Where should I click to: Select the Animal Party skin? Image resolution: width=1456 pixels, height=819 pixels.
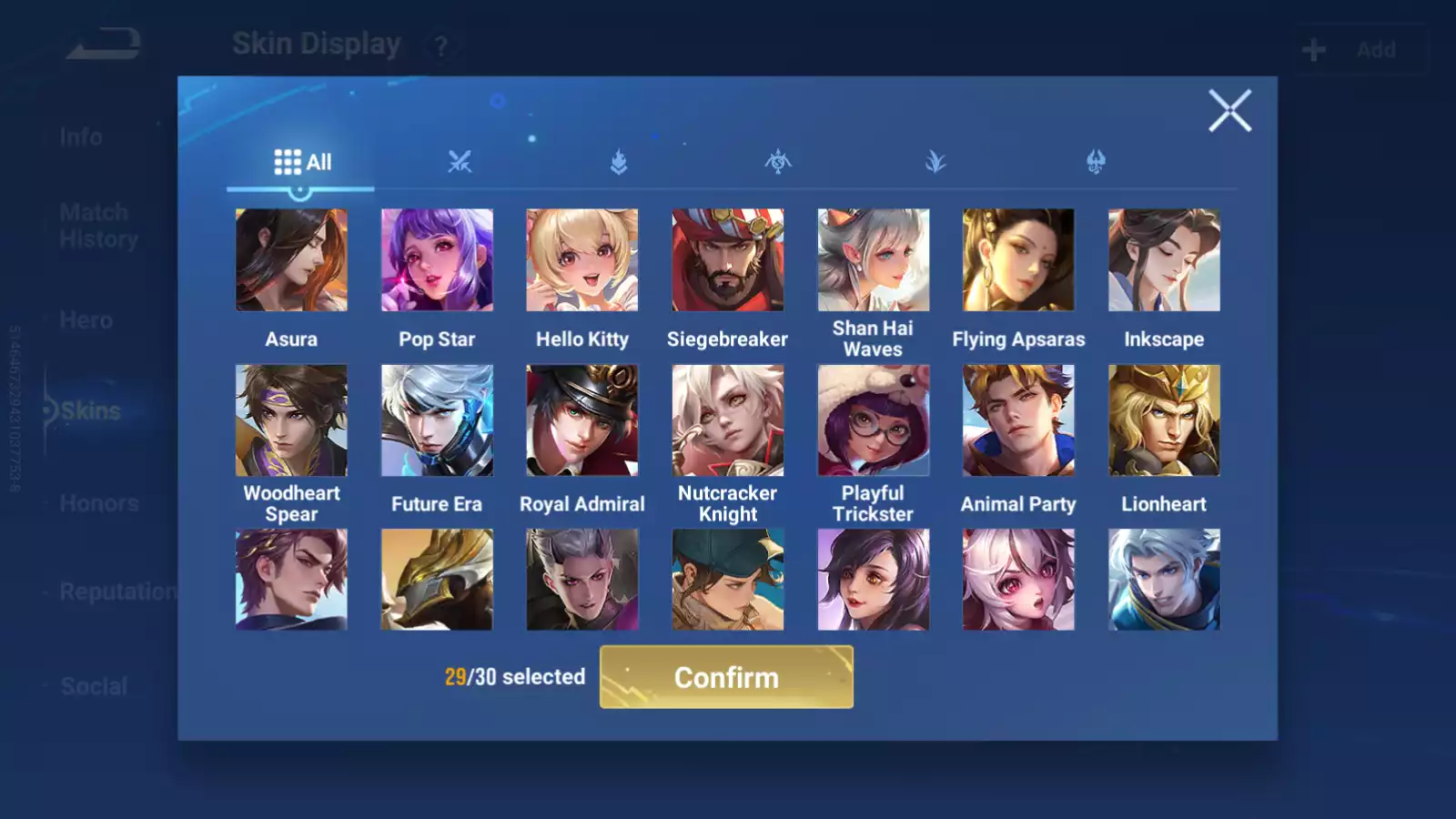(1018, 420)
